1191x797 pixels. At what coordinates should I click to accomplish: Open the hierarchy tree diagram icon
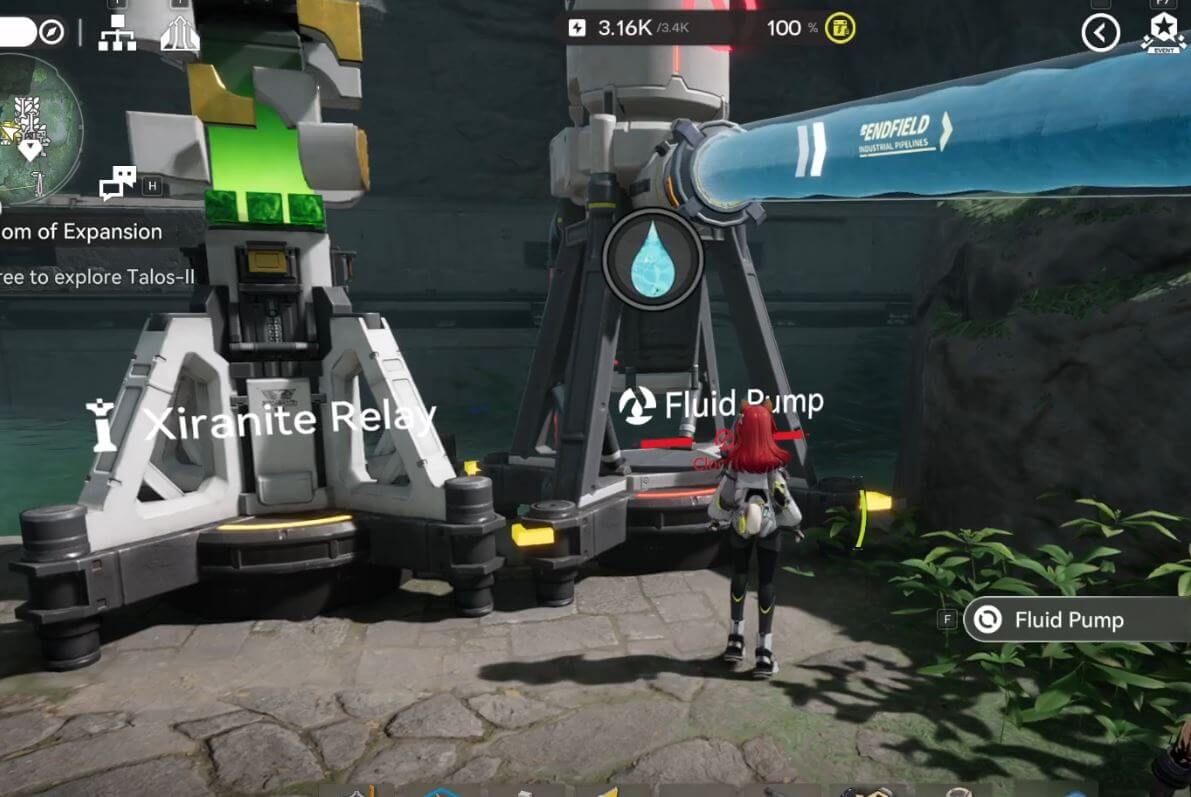(117, 34)
